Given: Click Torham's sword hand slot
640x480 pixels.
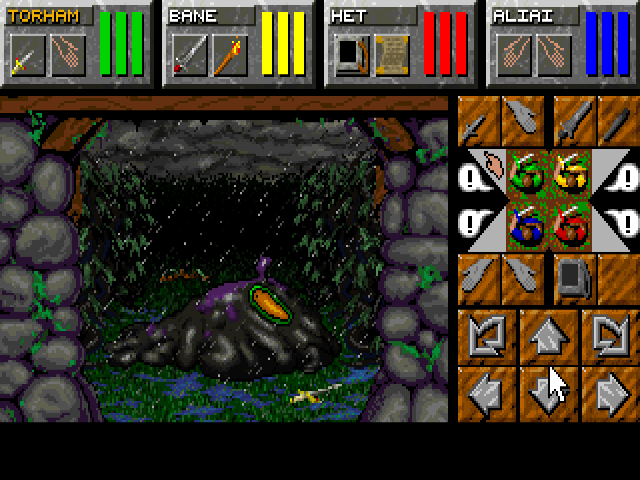Looking at the screenshot, I should (25, 55).
